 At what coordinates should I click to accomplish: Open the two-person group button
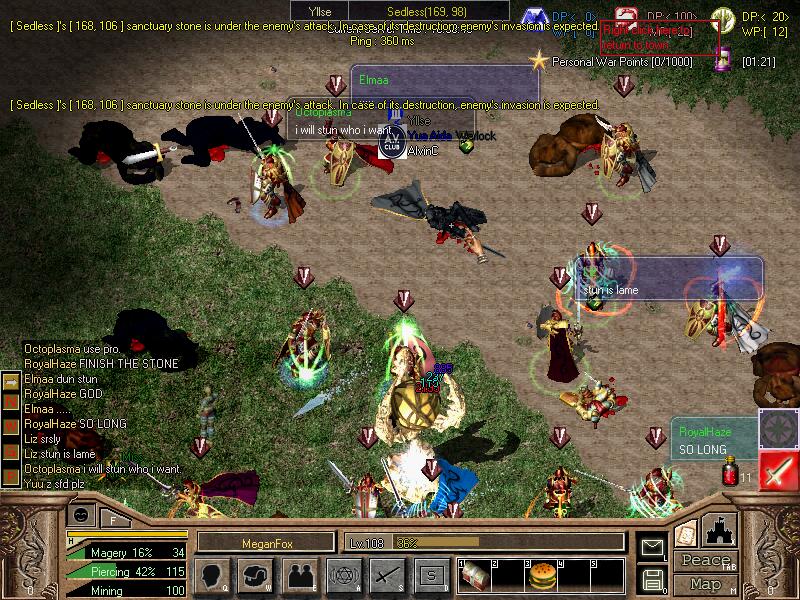pyautogui.click(x=299, y=575)
